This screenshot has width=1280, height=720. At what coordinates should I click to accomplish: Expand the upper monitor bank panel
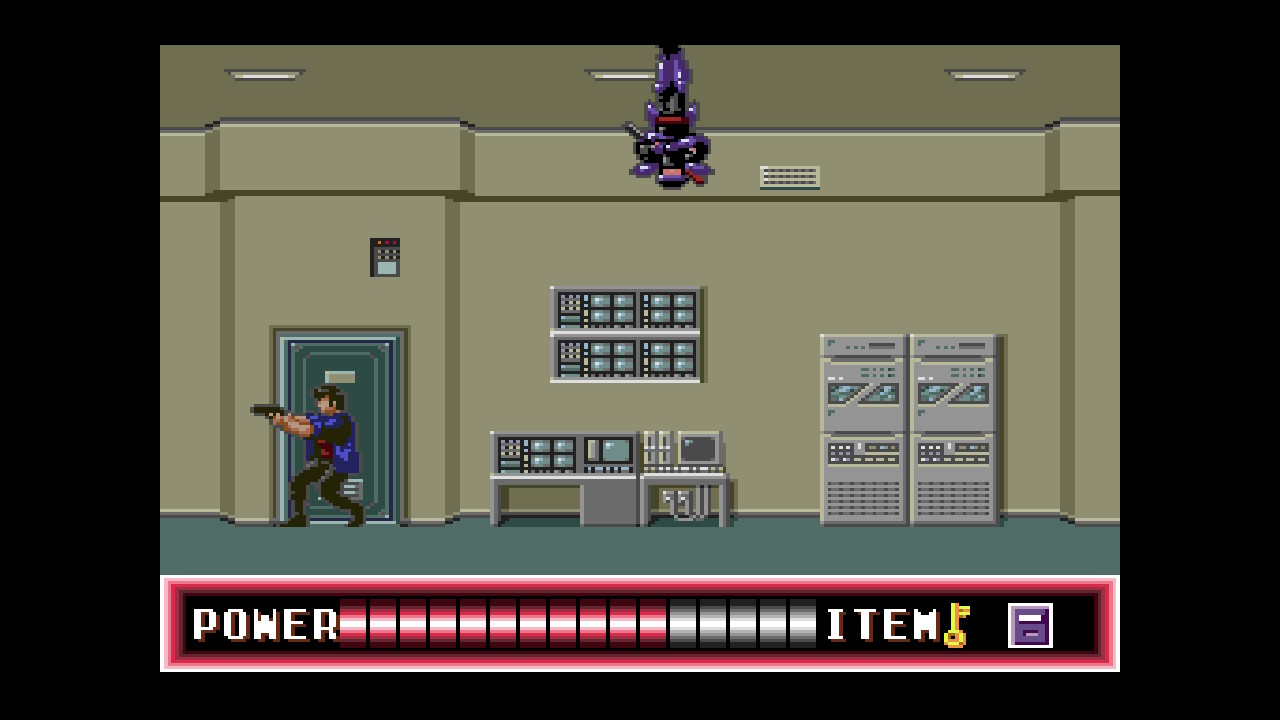[628, 310]
